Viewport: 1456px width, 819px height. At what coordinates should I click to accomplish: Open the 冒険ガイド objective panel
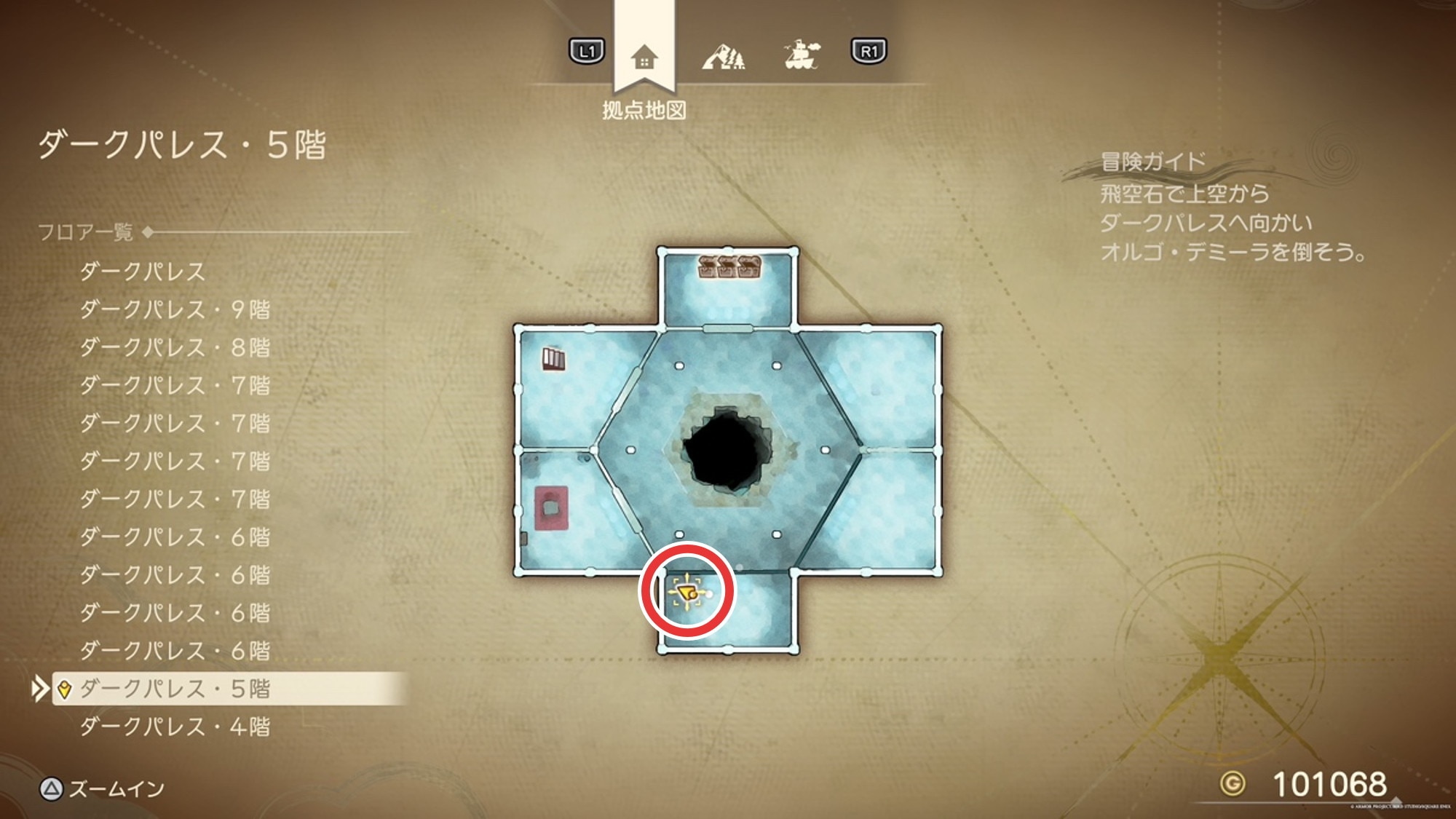click(x=1153, y=161)
